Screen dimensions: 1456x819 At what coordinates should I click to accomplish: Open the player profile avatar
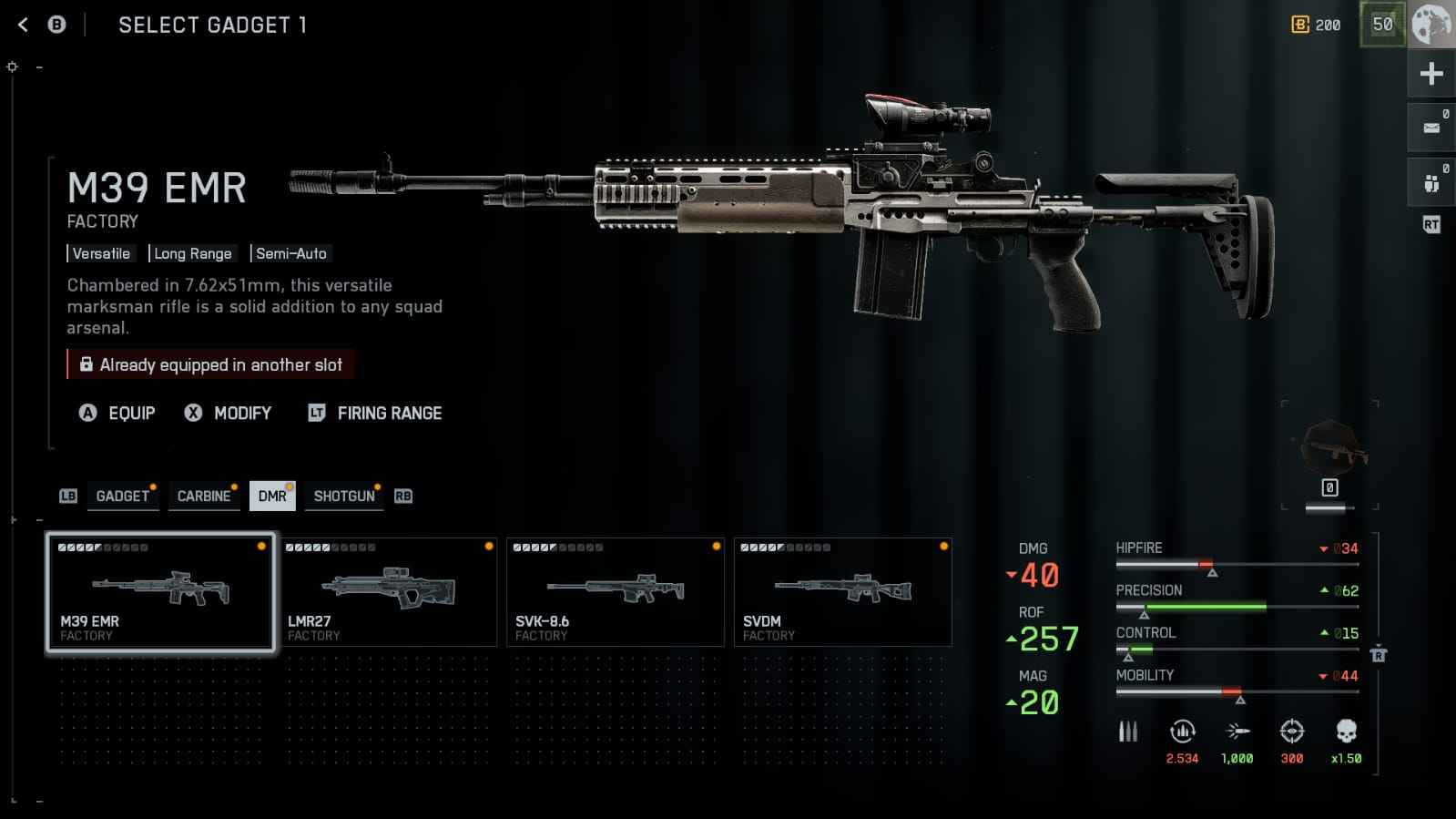(1431, 25)
